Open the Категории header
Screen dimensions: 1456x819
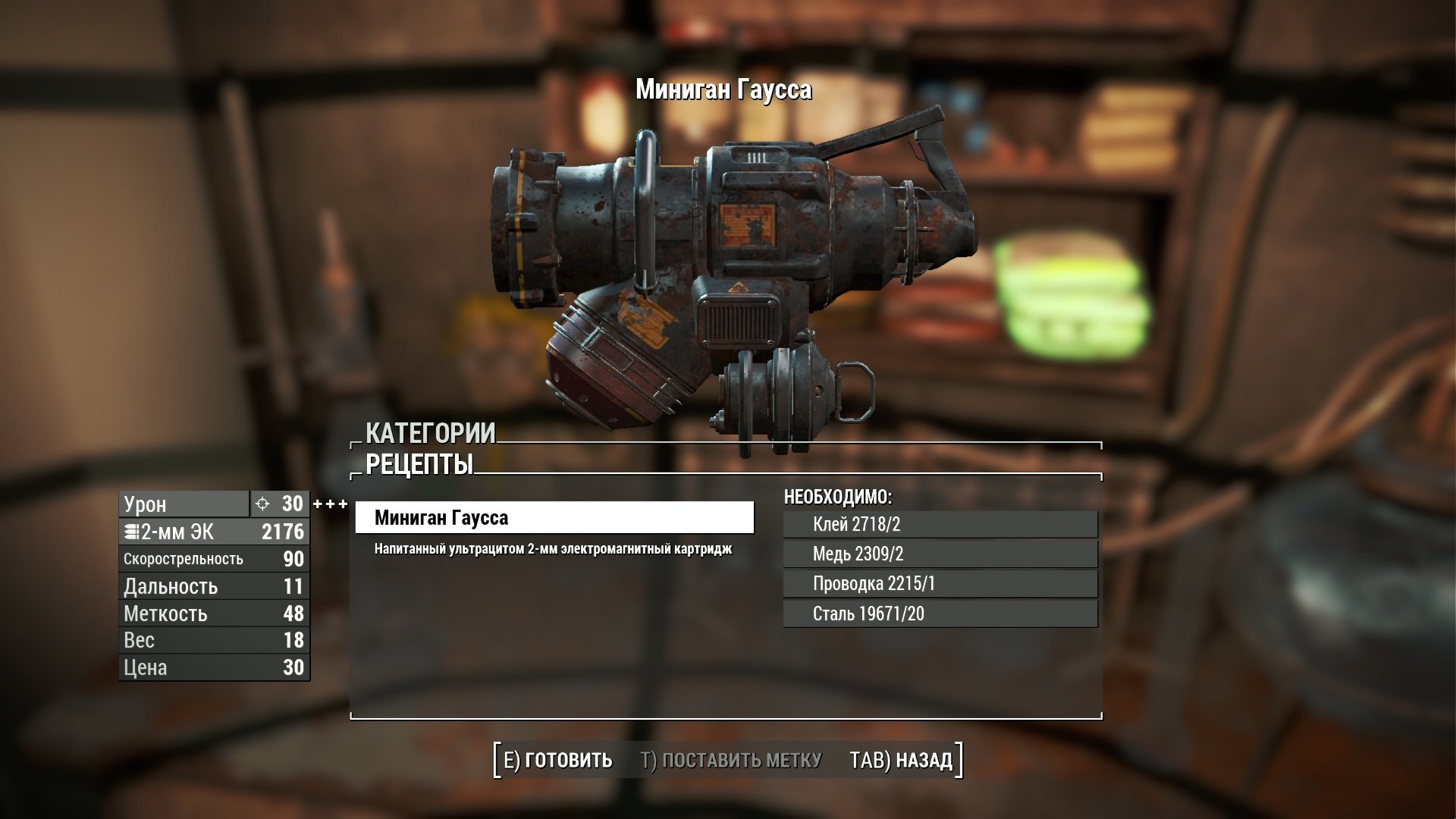430,433
